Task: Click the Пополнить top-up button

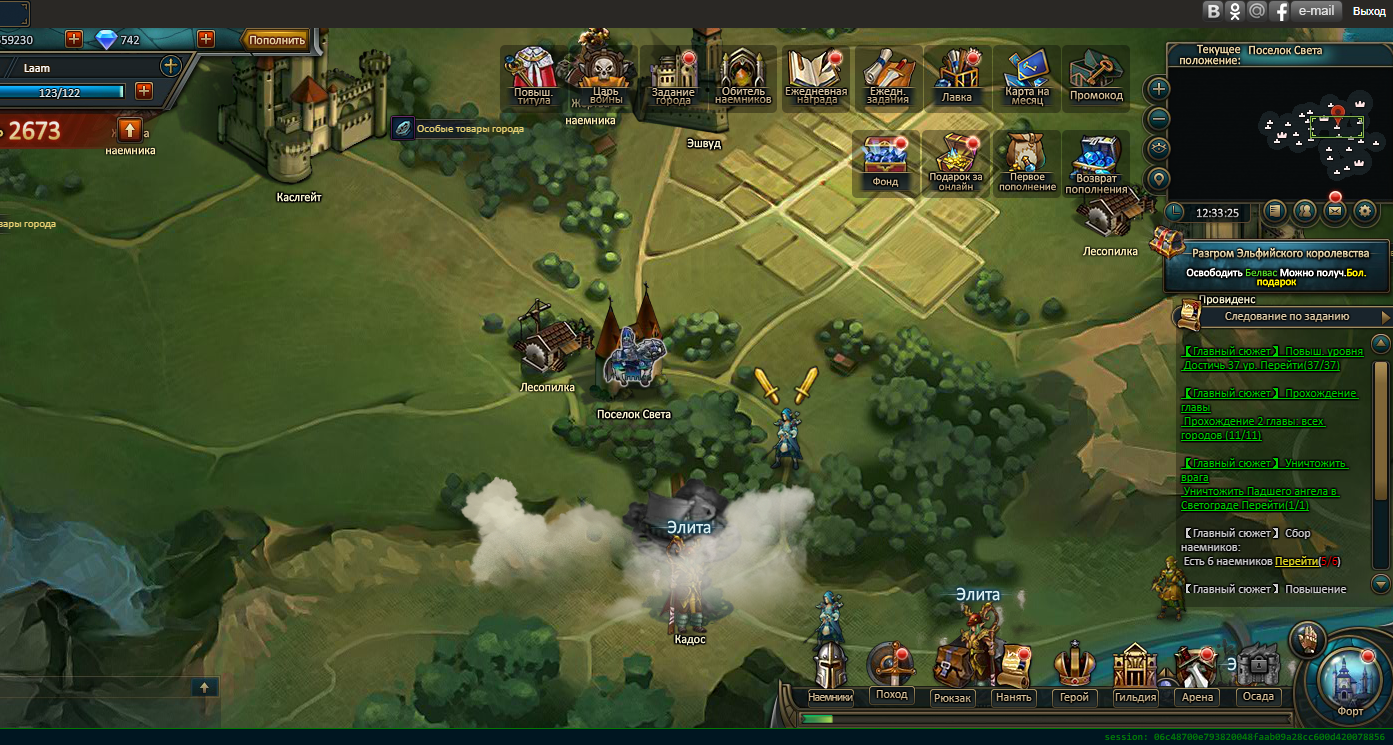Action: click(277, 40)
